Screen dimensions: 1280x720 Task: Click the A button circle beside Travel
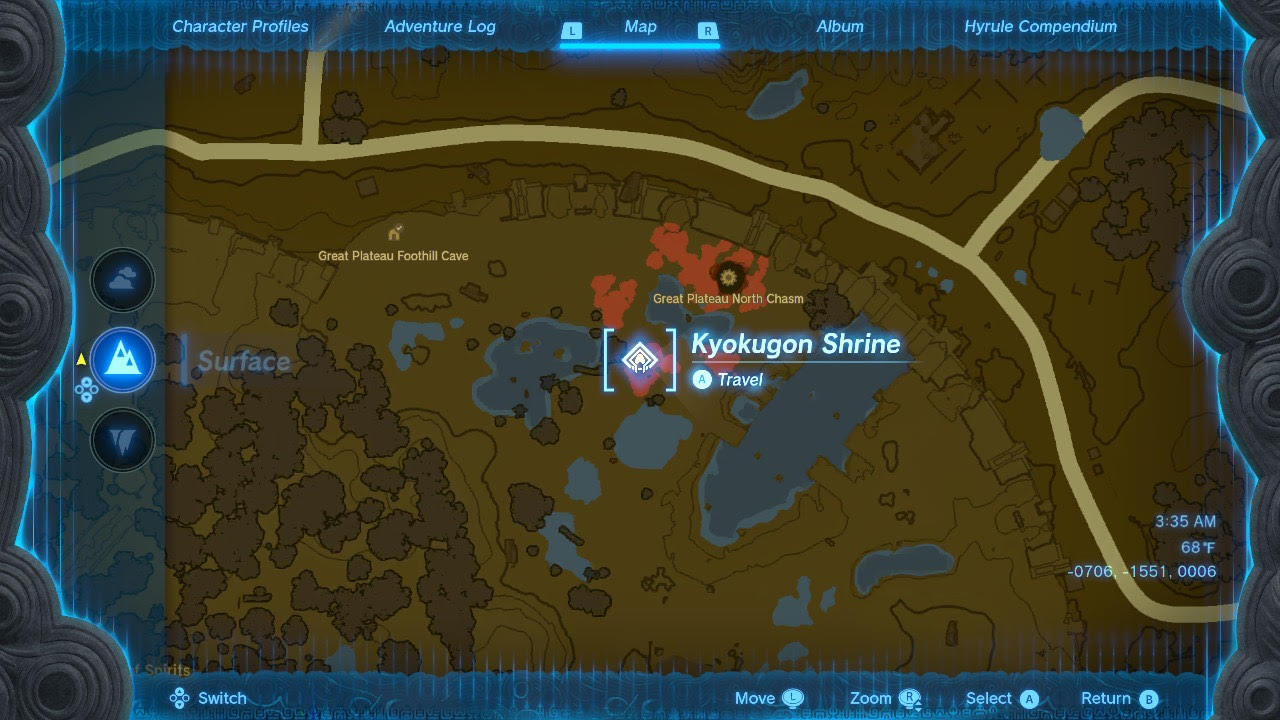pyautogui.click(x=701, y=379)
